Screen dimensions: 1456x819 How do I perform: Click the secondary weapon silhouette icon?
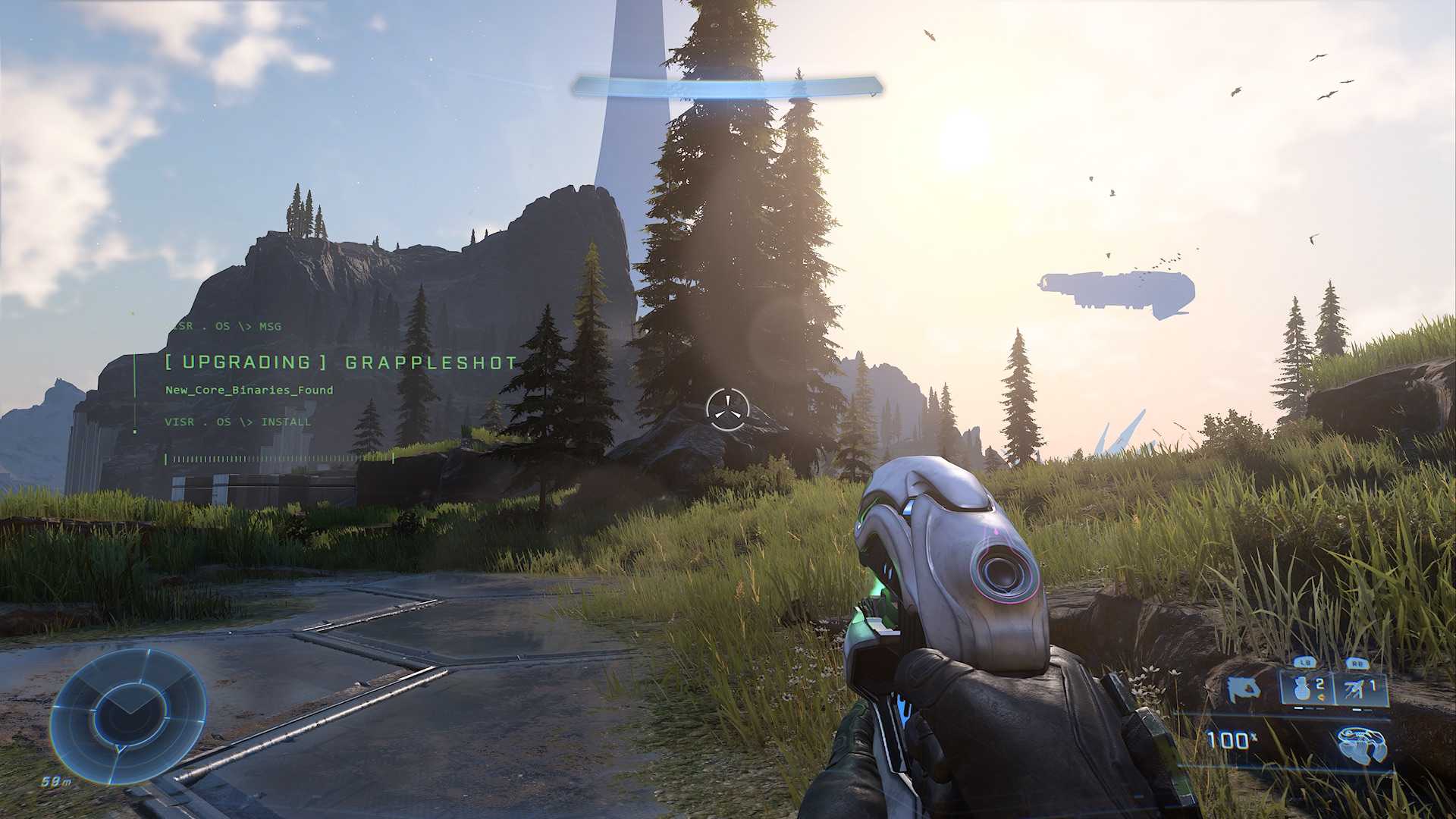pyautogui.click(x=1244, y=689)
